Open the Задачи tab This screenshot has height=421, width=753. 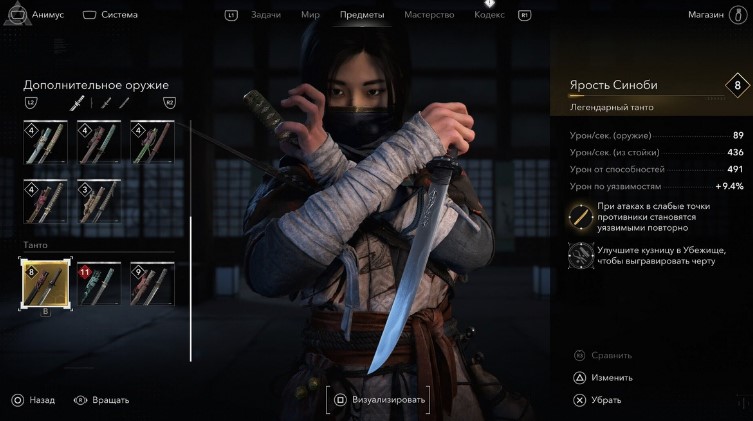tap(265, 15)
